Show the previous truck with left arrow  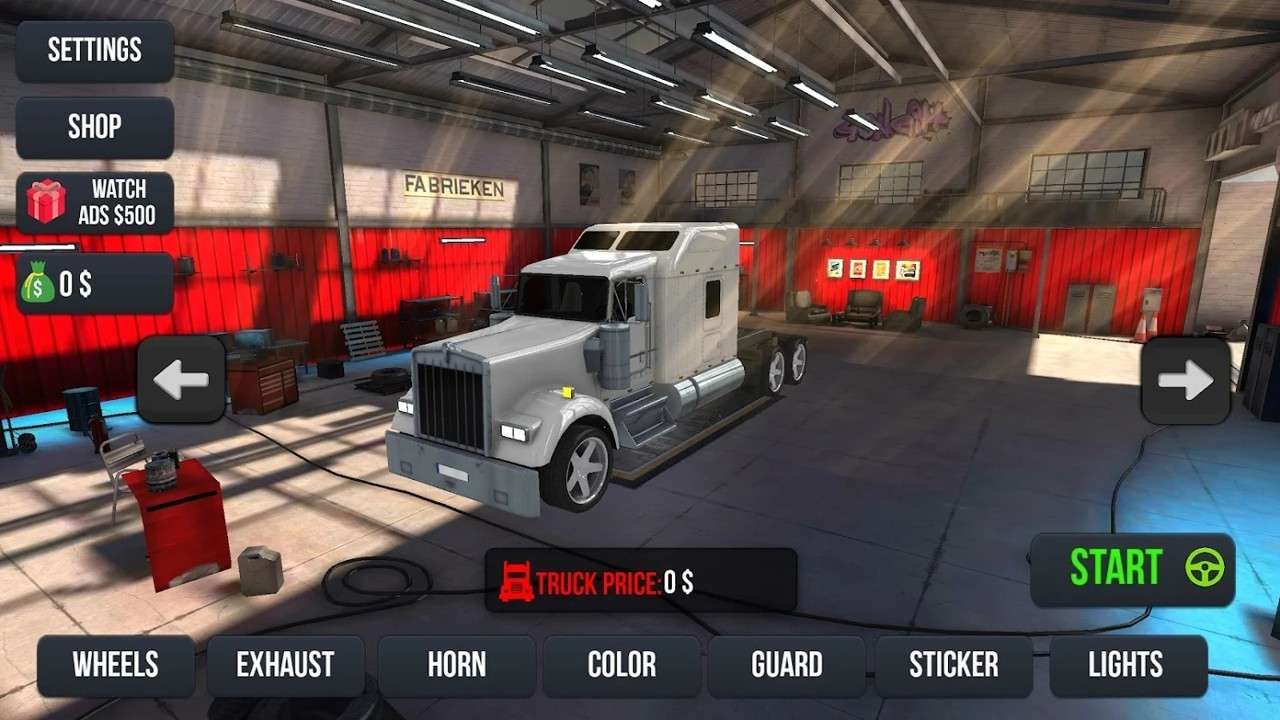click(181, 380)
